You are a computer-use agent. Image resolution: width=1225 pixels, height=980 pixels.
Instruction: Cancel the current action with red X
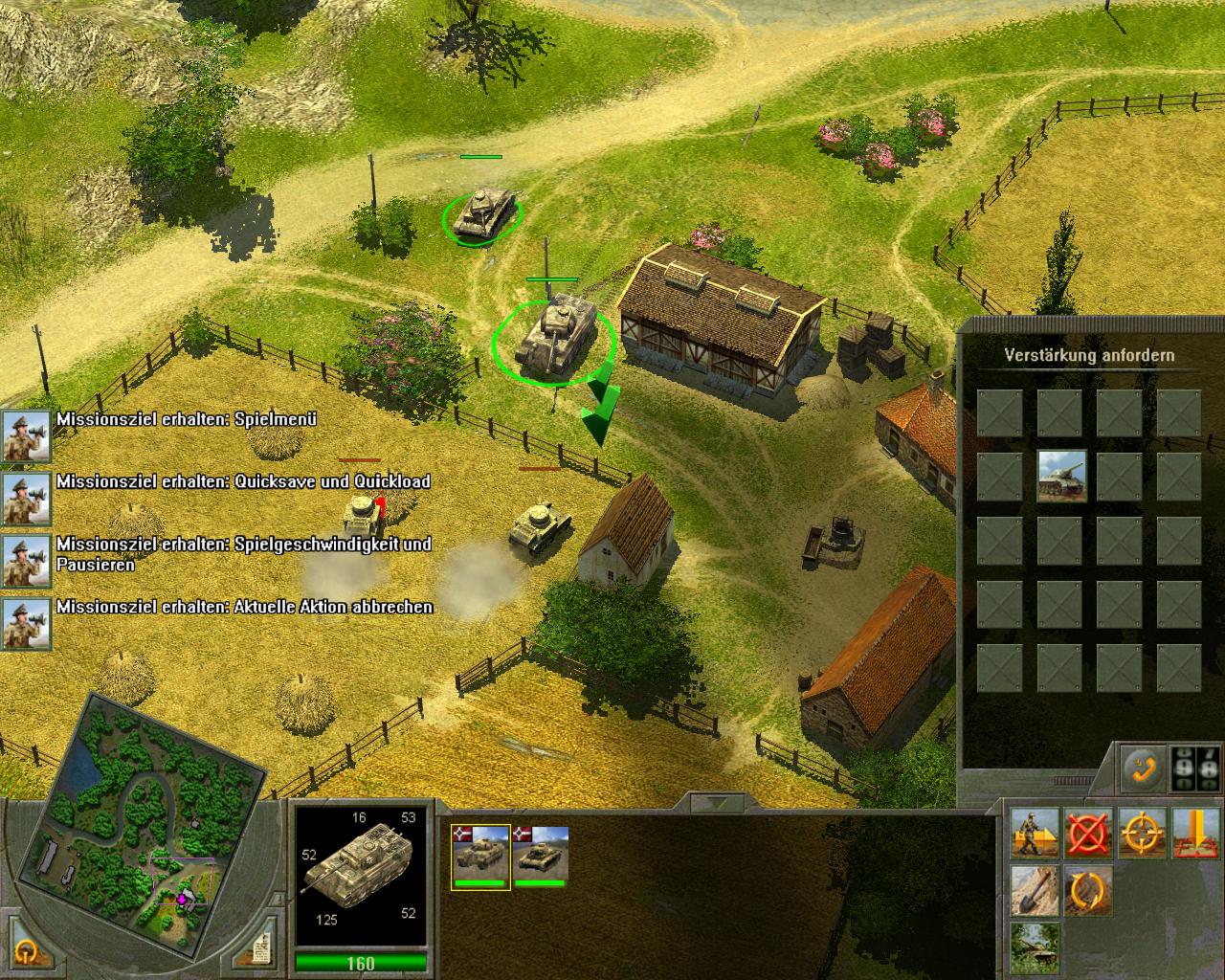[x=1089, y=834]
